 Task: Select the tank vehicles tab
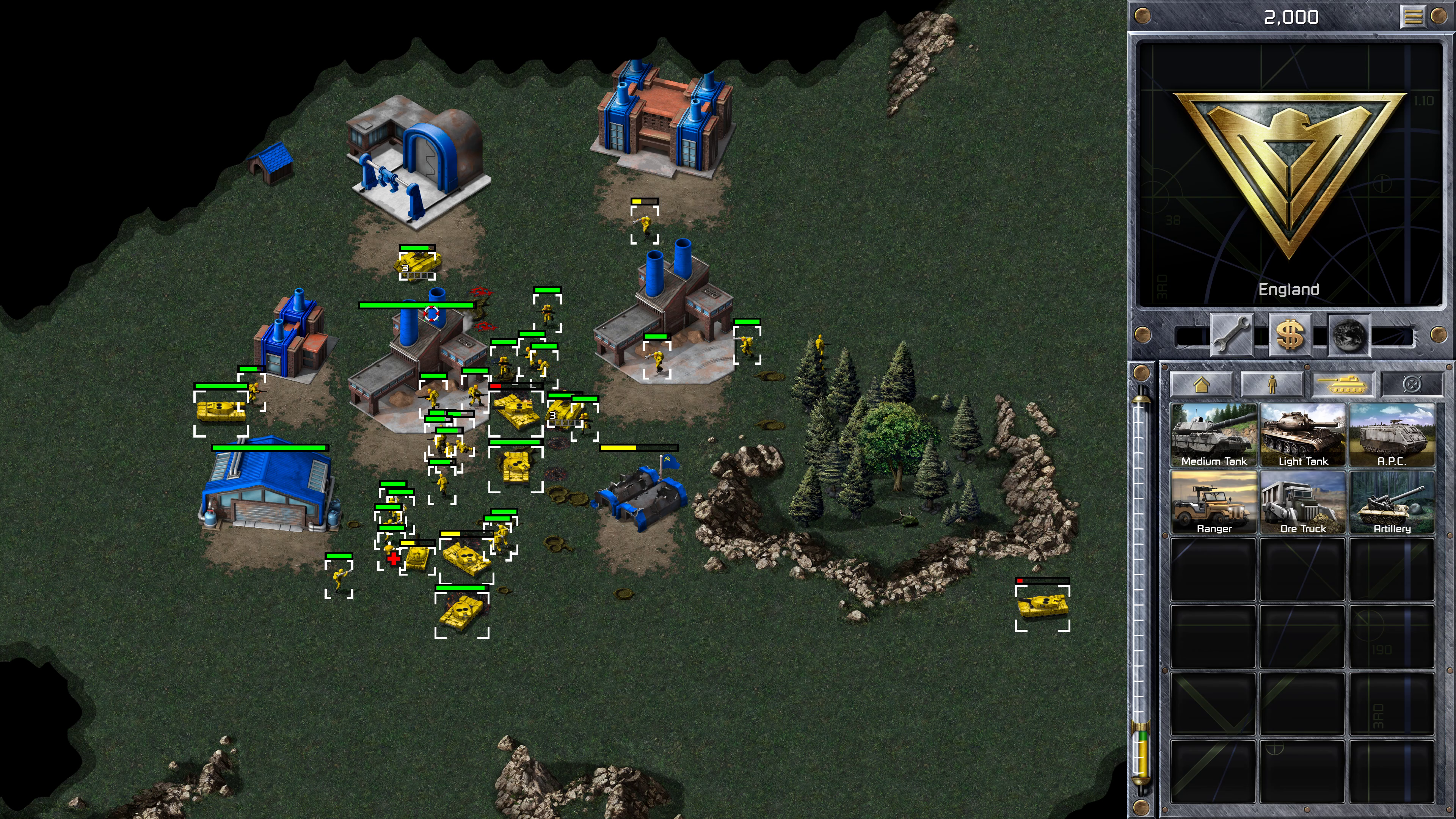click(1342, 385)
